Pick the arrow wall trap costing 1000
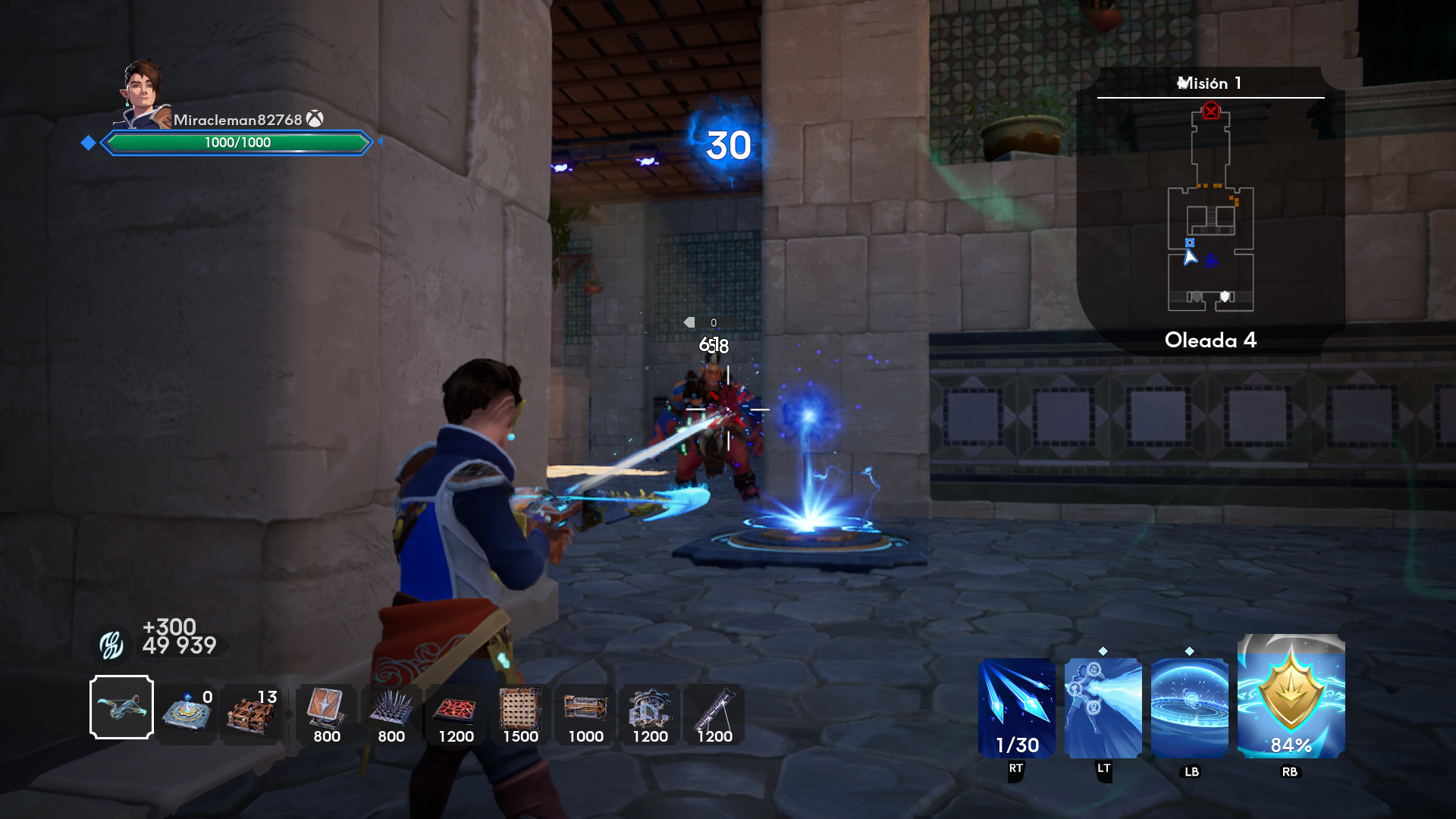The image size is (1456, 819). [585, 713]
